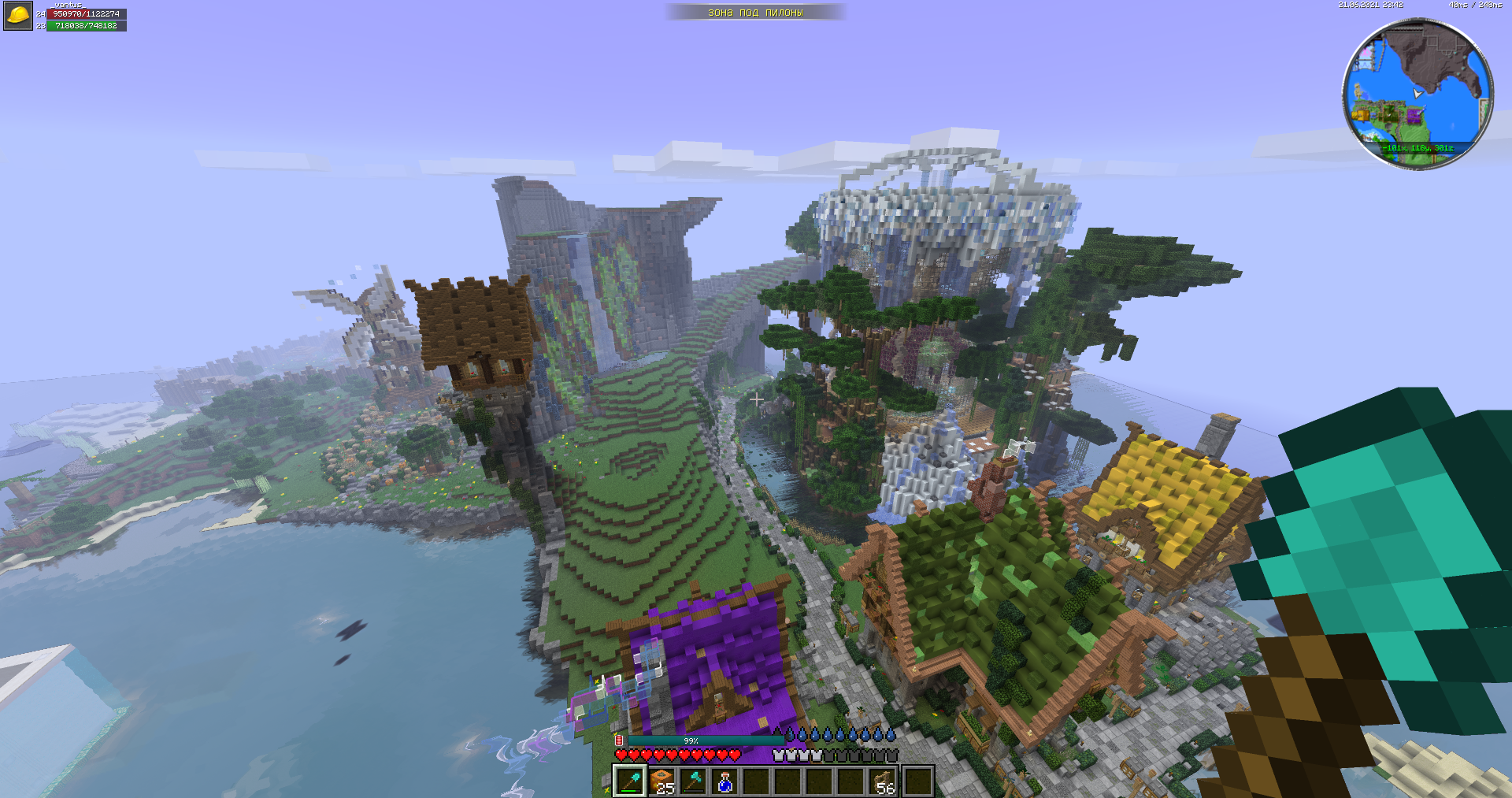
Task: Select the hotbar slot holding 56 items
Action: coord(884,781)
